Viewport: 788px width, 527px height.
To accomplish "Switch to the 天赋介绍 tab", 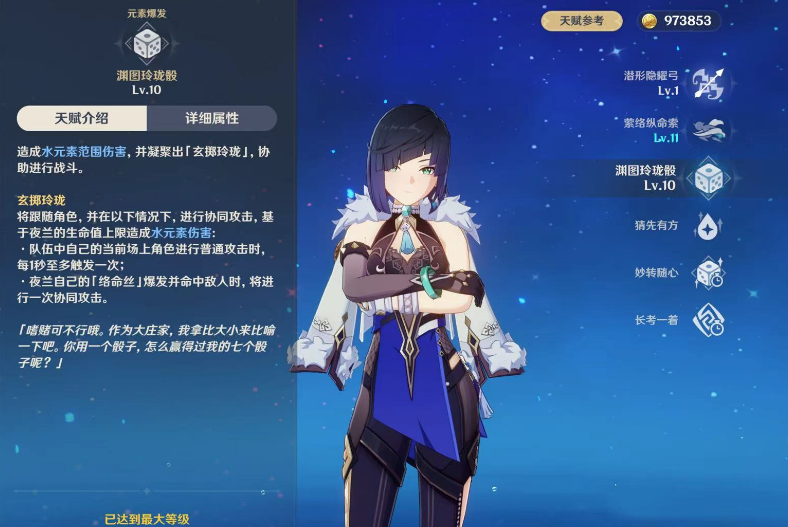I will click(82, 118).
